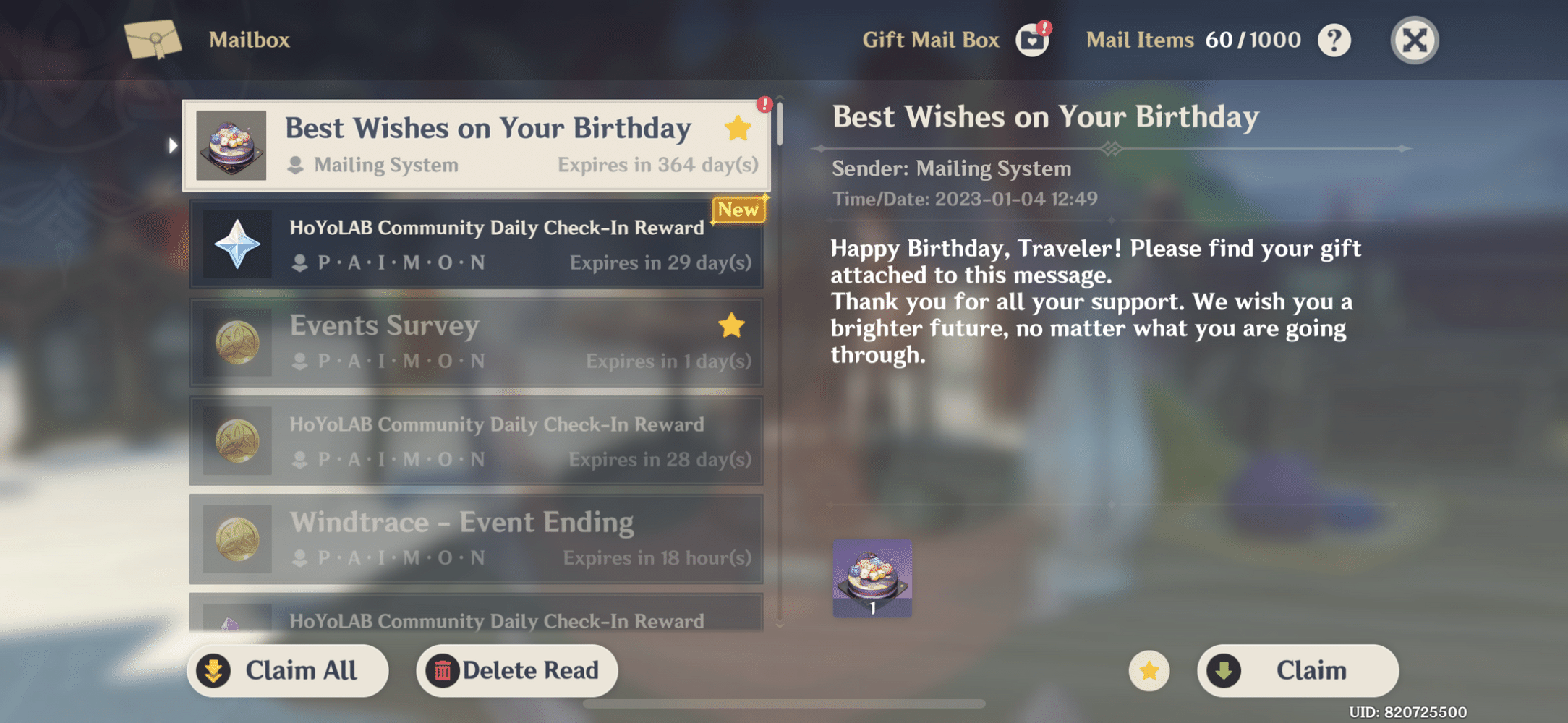Unstar the Best Wishes on Your Birthday mail
The width and height of the screenshot is (1568, 723).
pyautogui.click(x=736, y=128)
